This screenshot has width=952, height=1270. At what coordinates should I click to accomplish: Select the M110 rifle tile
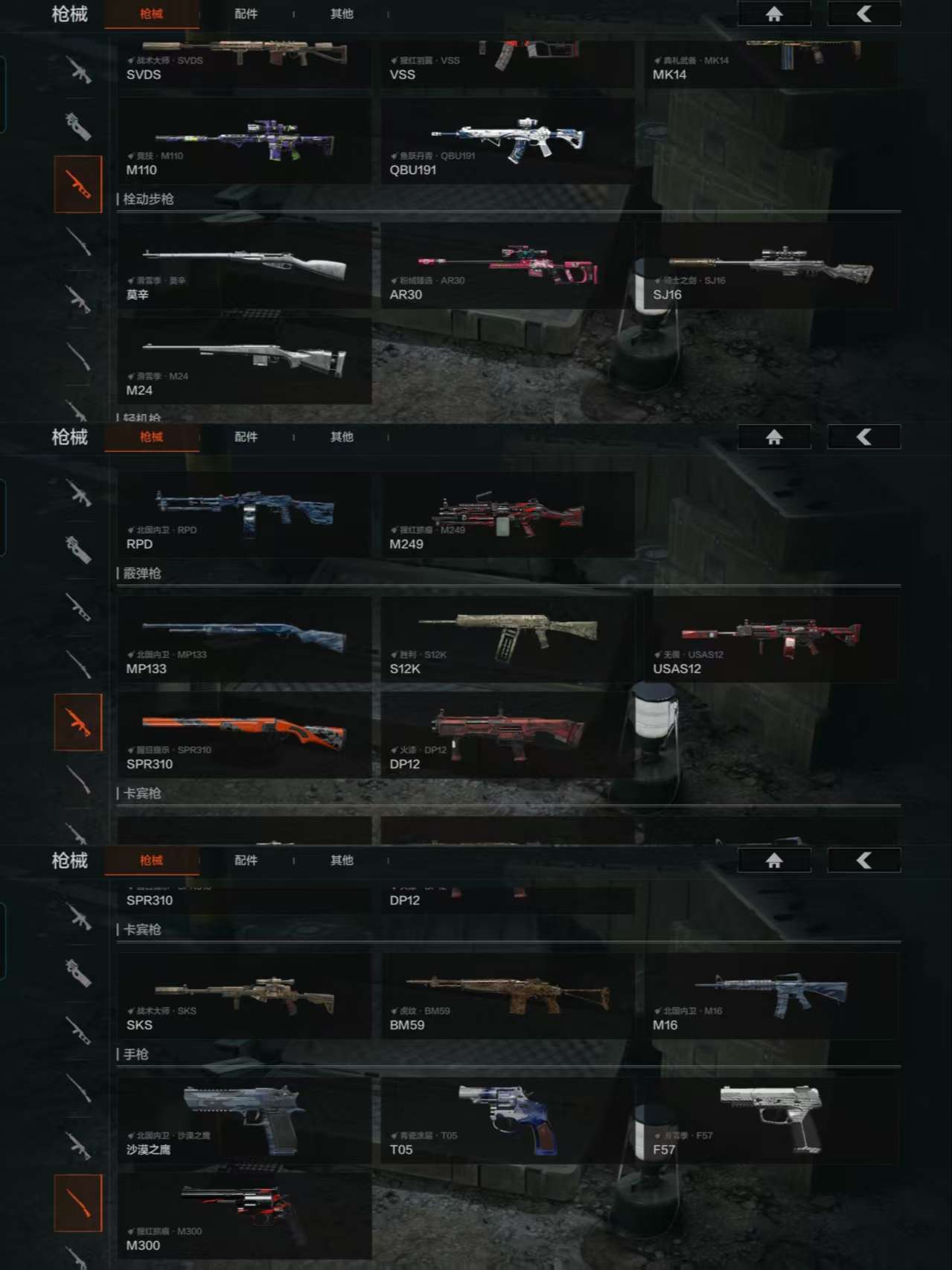244,142
